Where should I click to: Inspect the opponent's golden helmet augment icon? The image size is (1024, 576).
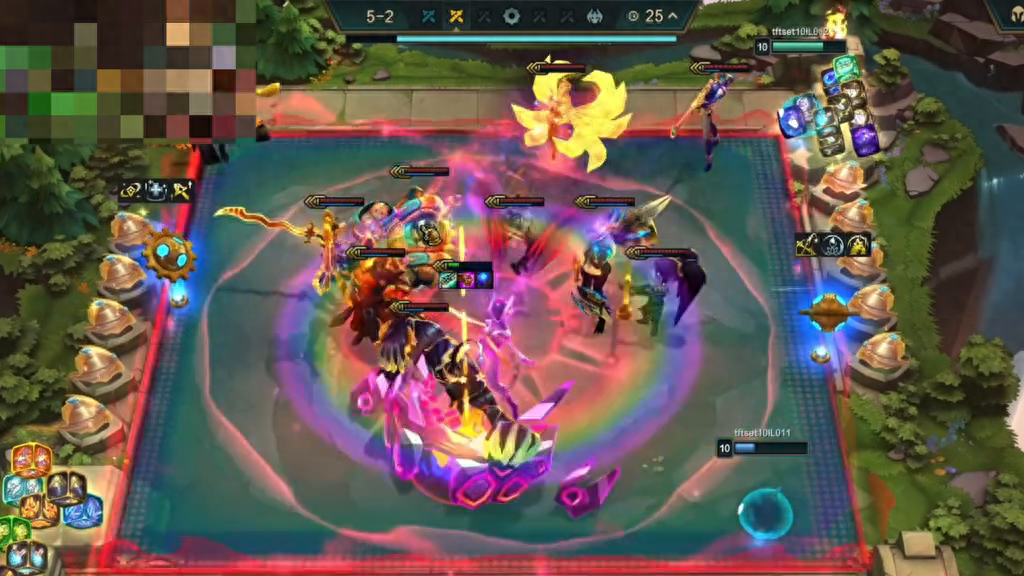click(858, 244)
